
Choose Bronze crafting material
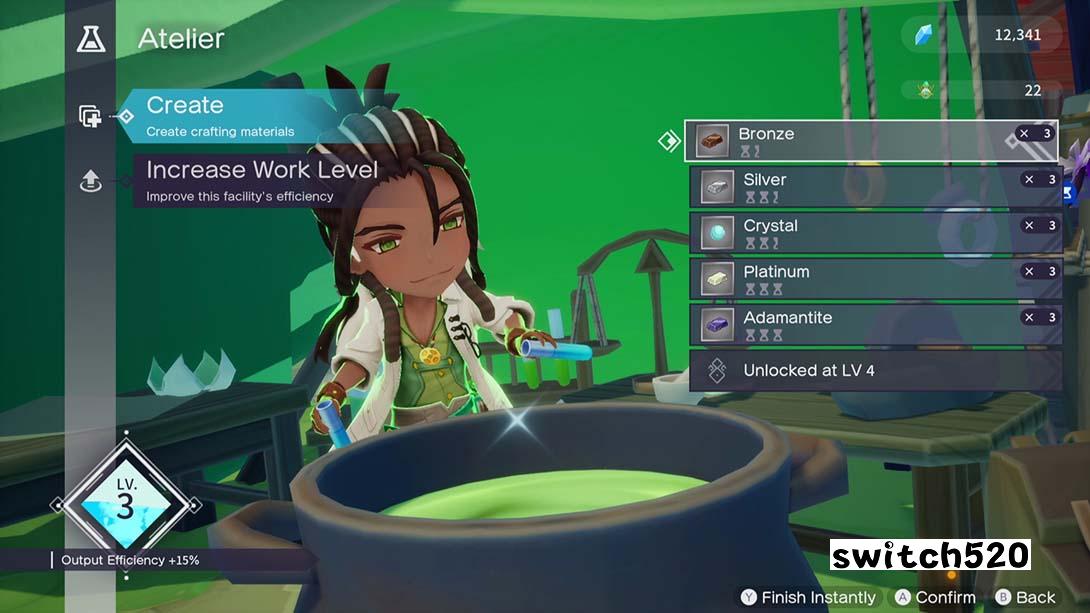point(870,141)
